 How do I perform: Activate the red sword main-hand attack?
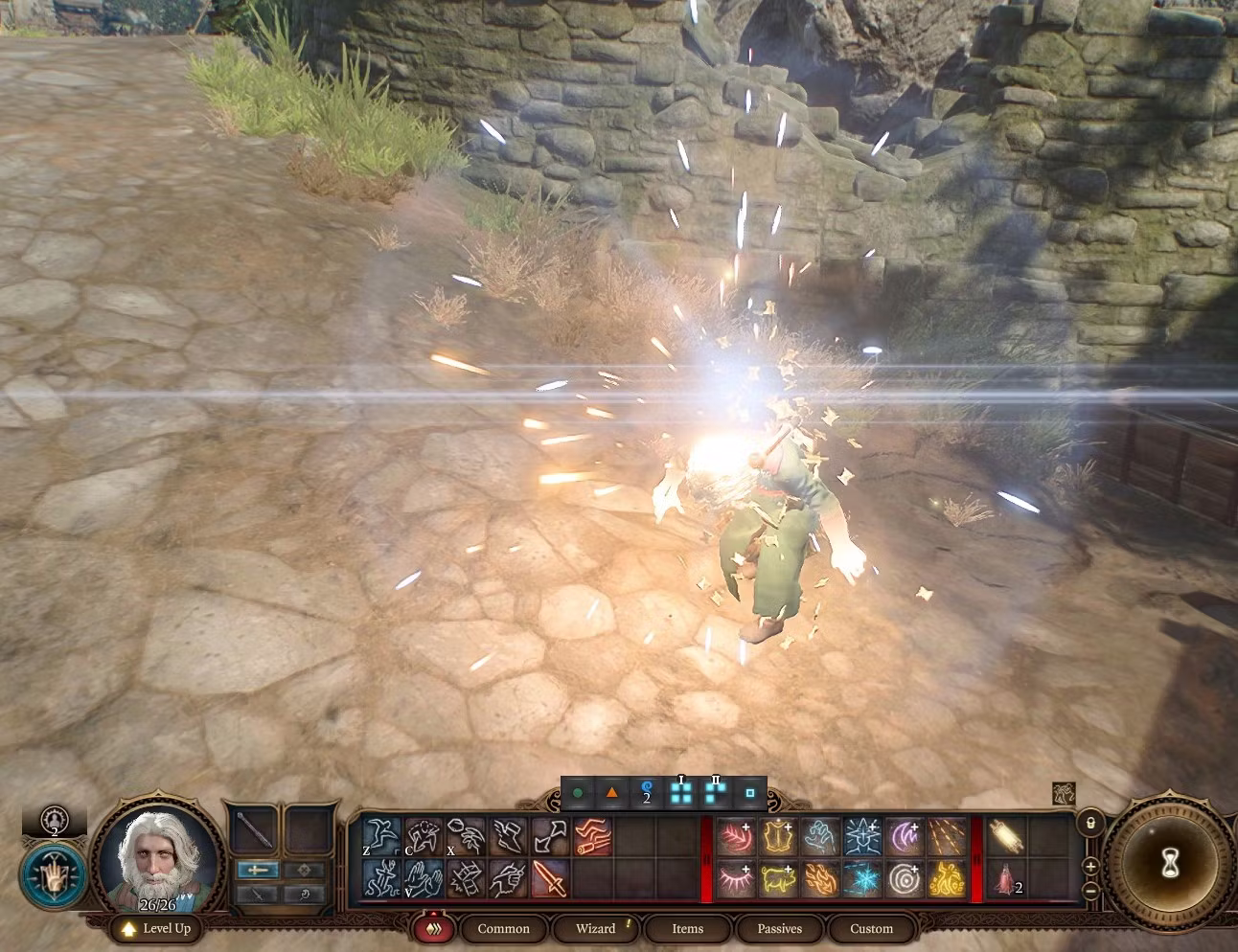[550, 879]
